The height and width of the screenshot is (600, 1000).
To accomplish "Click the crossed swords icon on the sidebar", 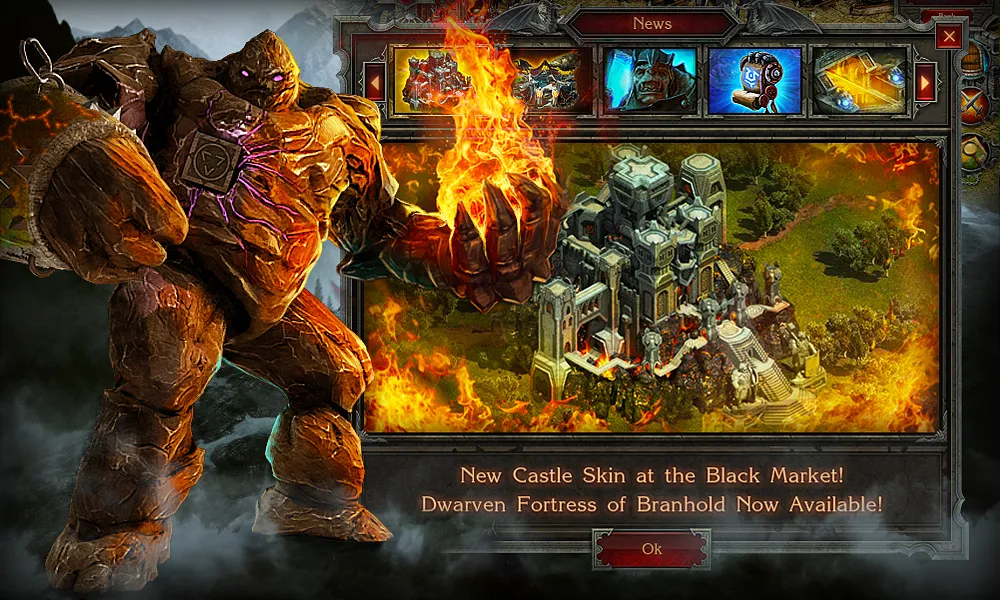I will [x=974, y=104].
